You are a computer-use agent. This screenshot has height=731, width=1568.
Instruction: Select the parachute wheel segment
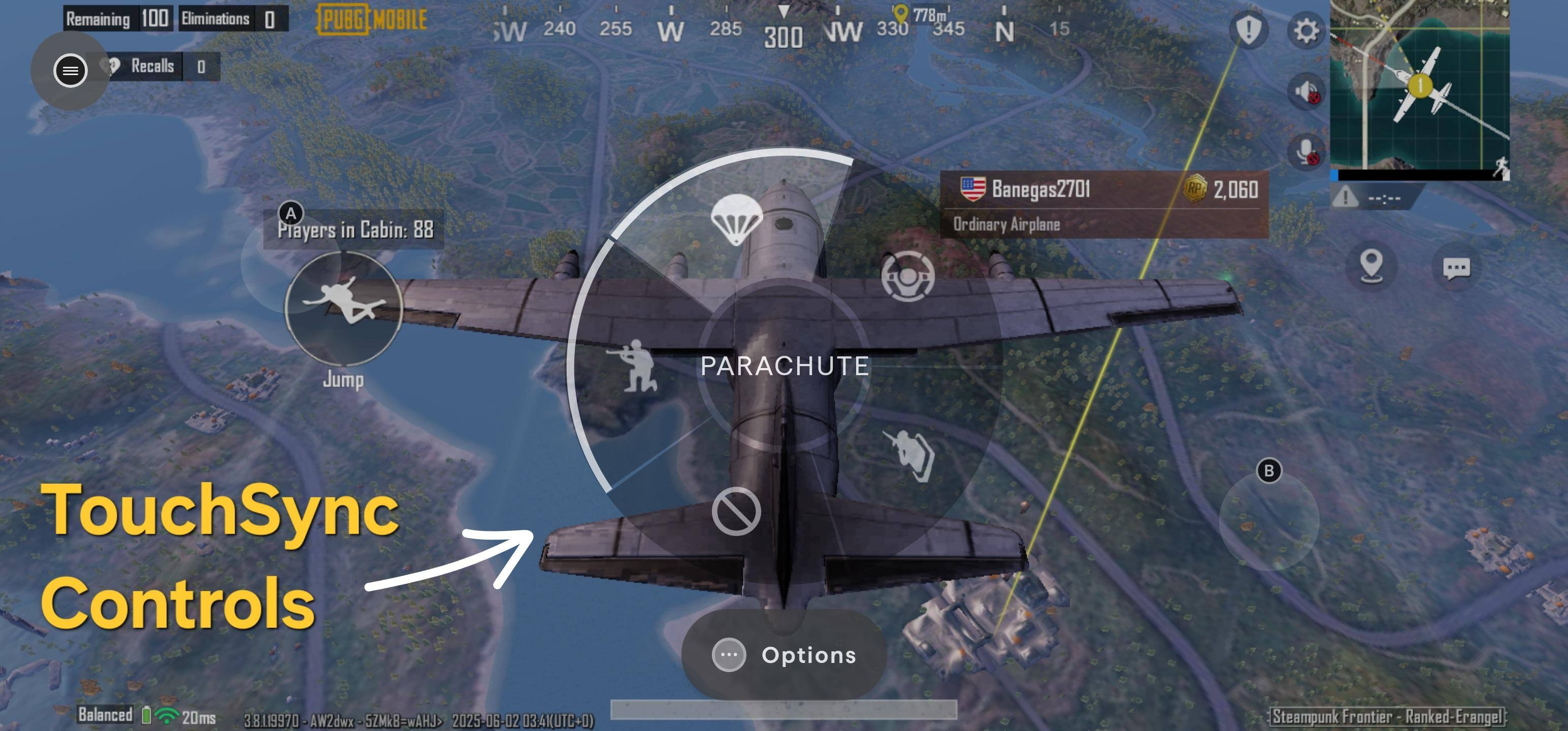(736, 219)
